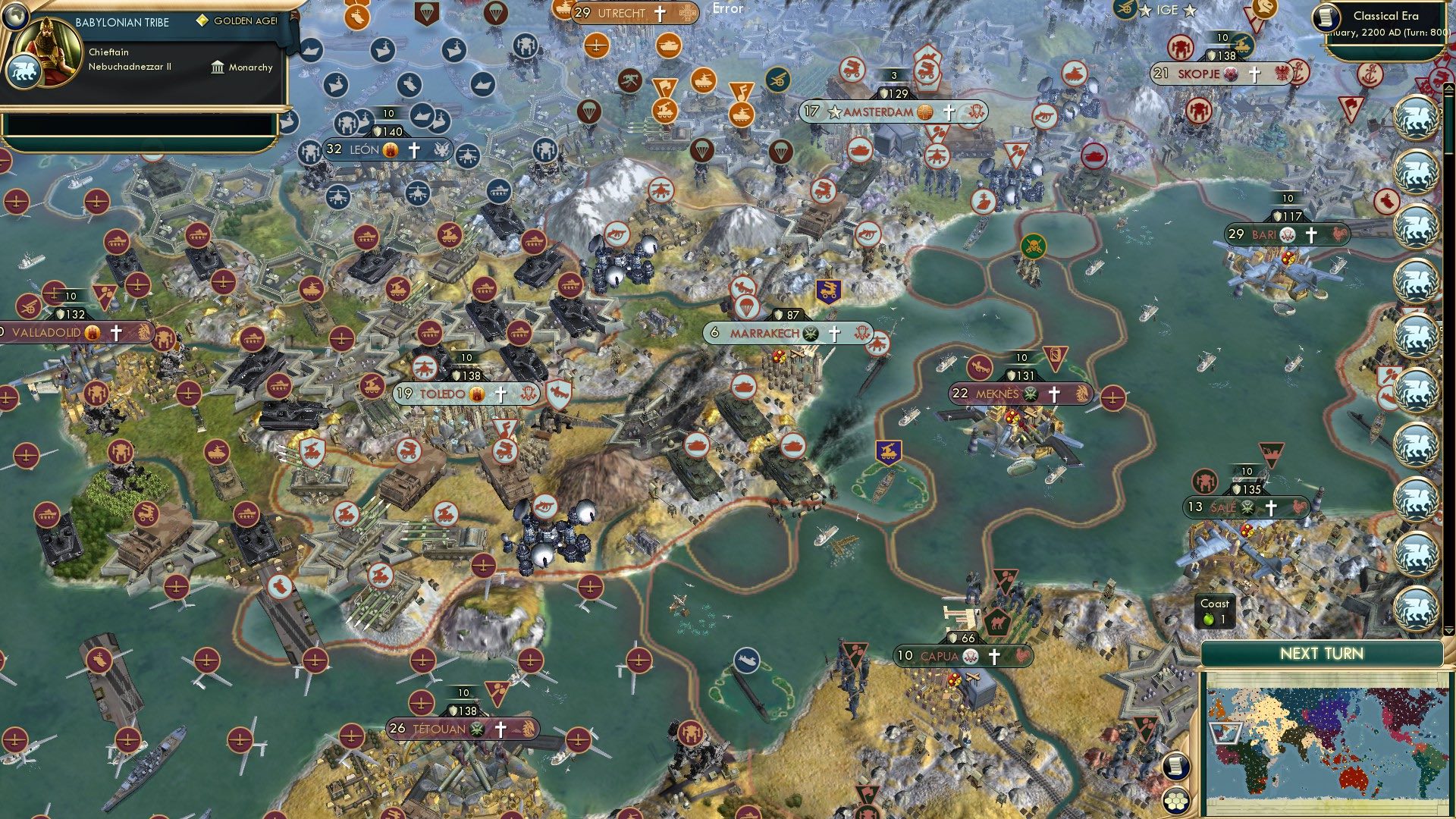The width and height of the screenshot is (1456, 819).
Task: Open the globe overlay icon in top-left corner
Action: [15, 17]
